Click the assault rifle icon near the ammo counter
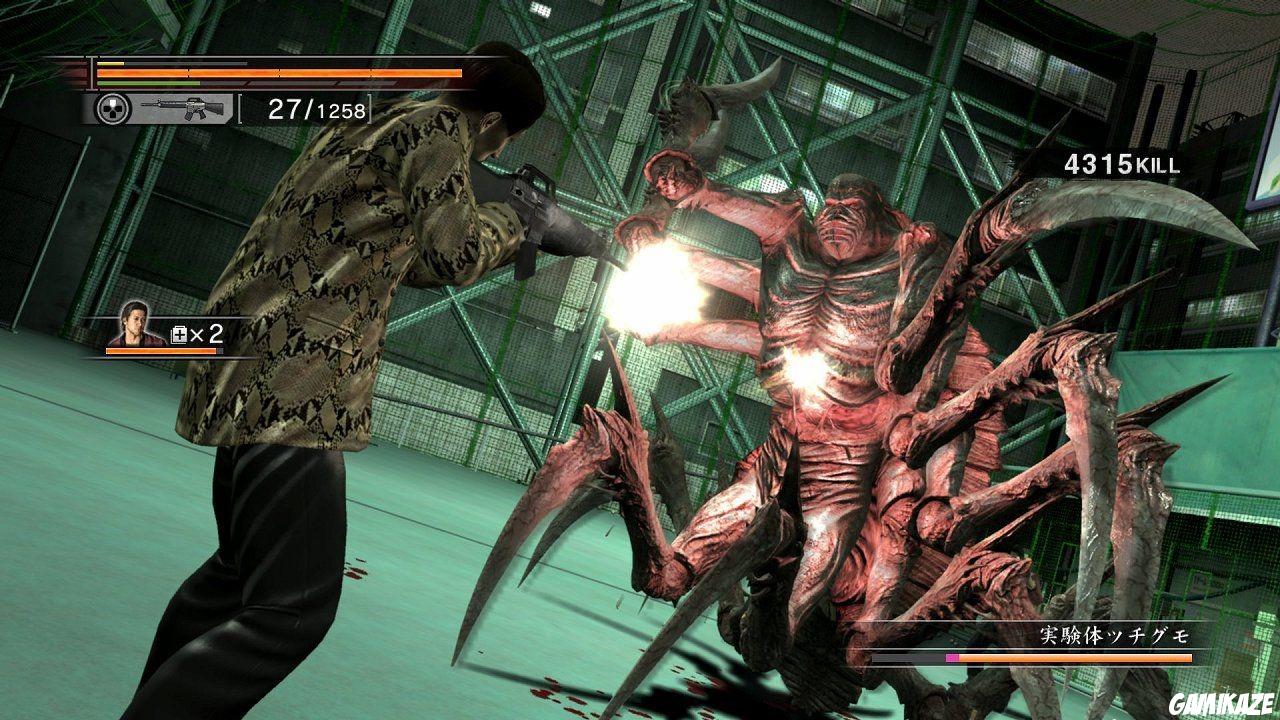The image size is (1280, 720). (x=188, y=107)
